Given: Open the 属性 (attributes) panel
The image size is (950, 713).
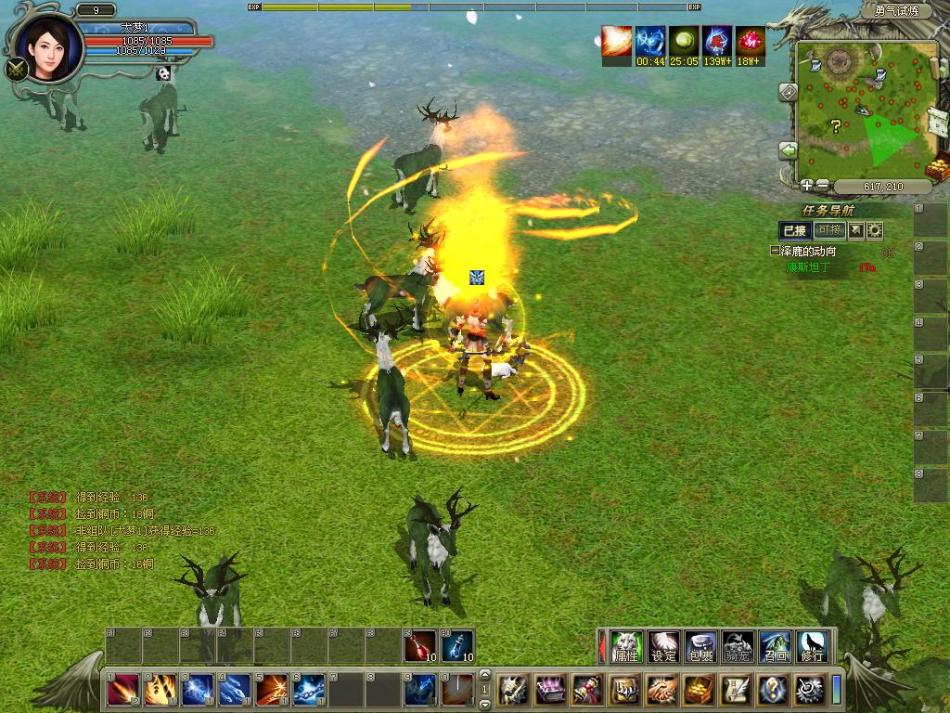Looking at the screenshot, I should pos(625,646).
